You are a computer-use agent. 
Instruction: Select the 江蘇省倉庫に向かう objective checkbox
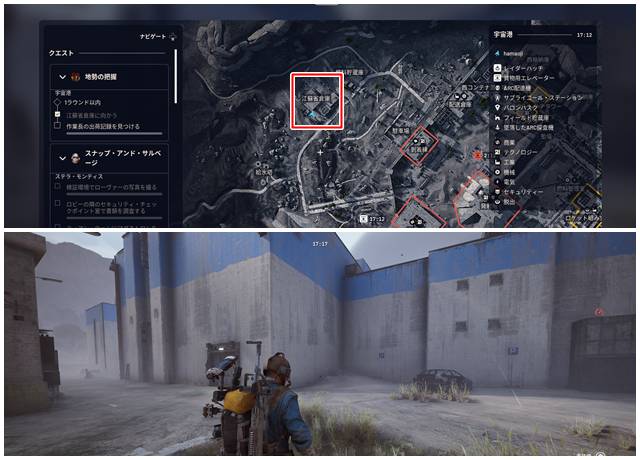click(x=58, y=115)
